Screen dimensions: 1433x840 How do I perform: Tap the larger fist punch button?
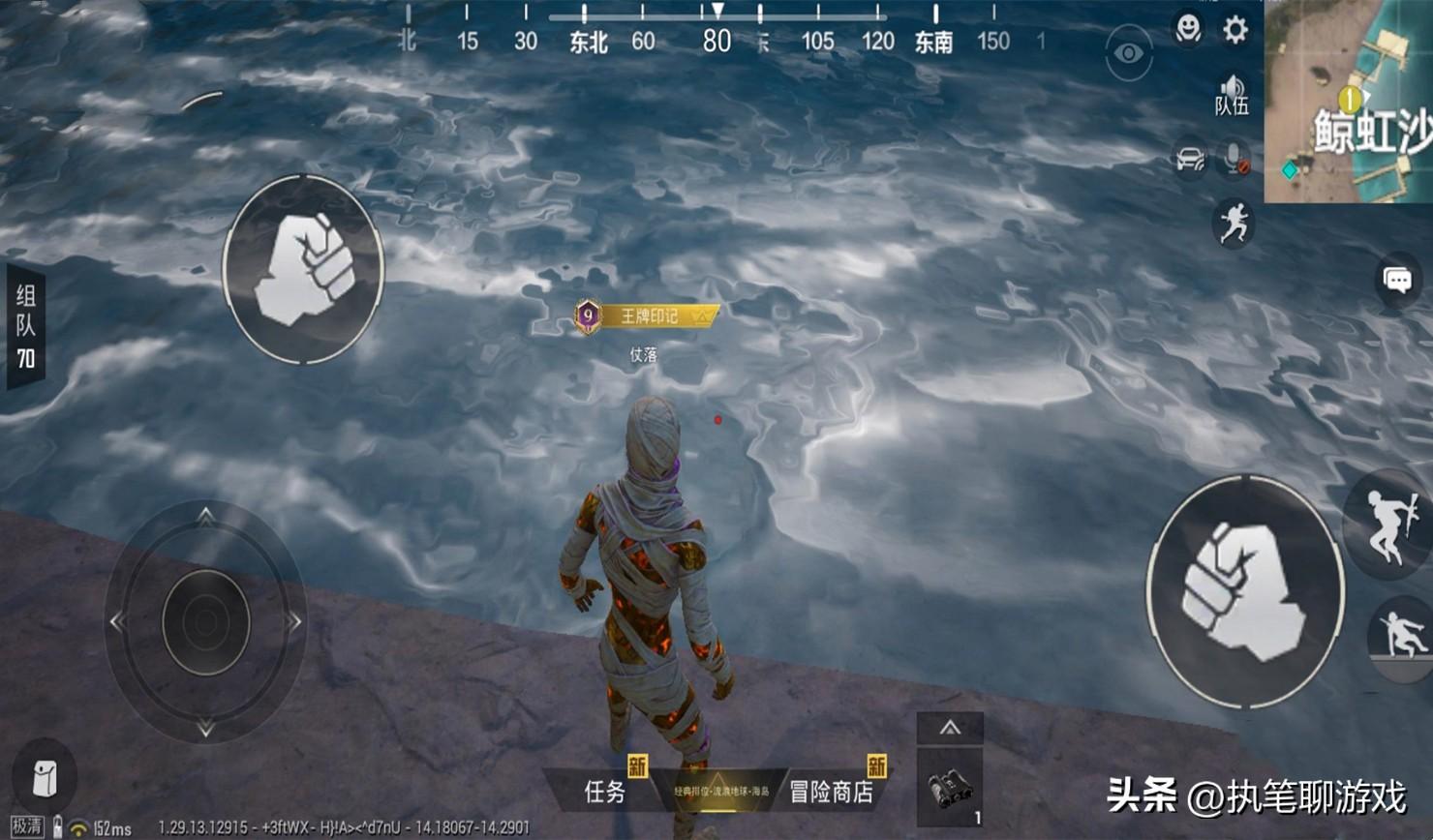(x=1245, y=589)
